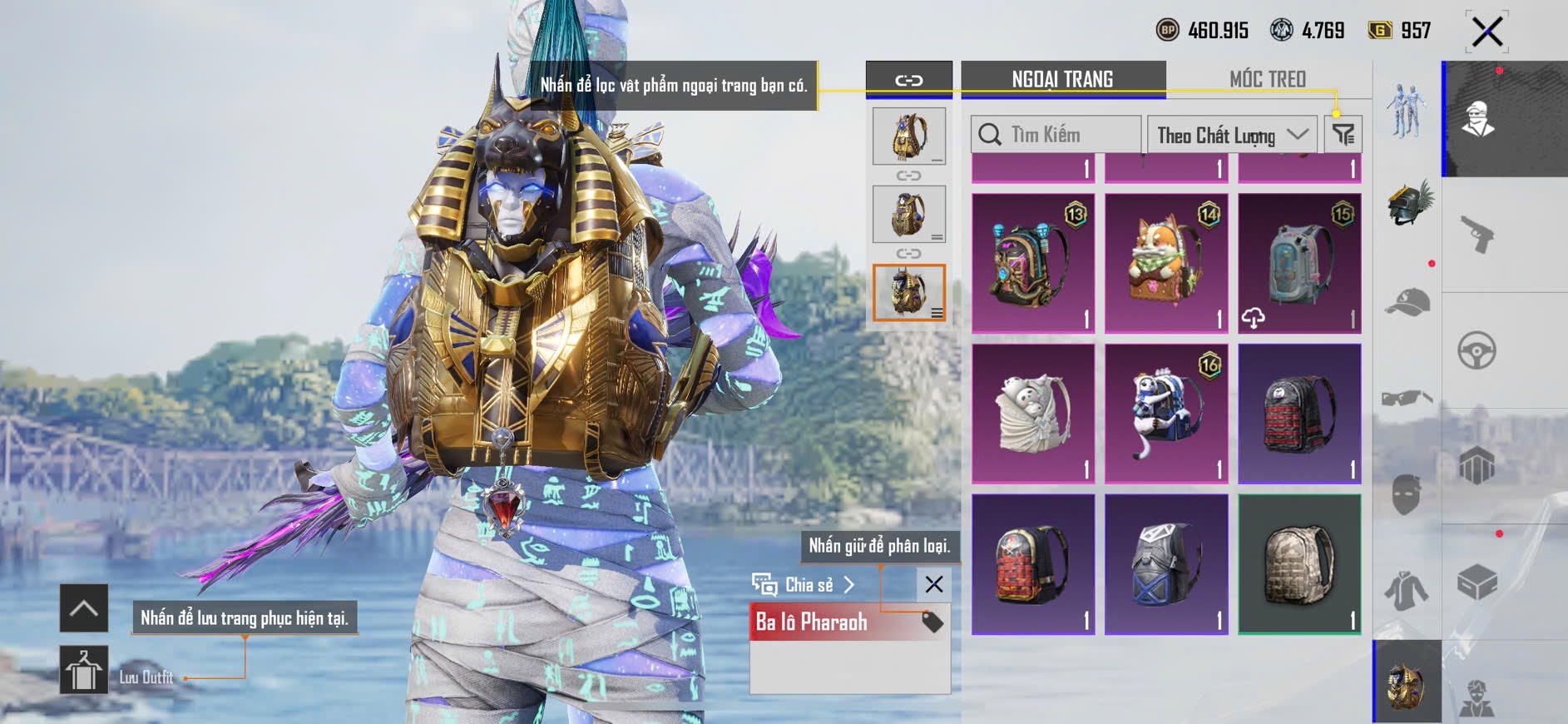This screenshot has height=724, width=1568.
Task: Open the Theo Chất Lượng sort dropdown
Action: (1232, 135)
